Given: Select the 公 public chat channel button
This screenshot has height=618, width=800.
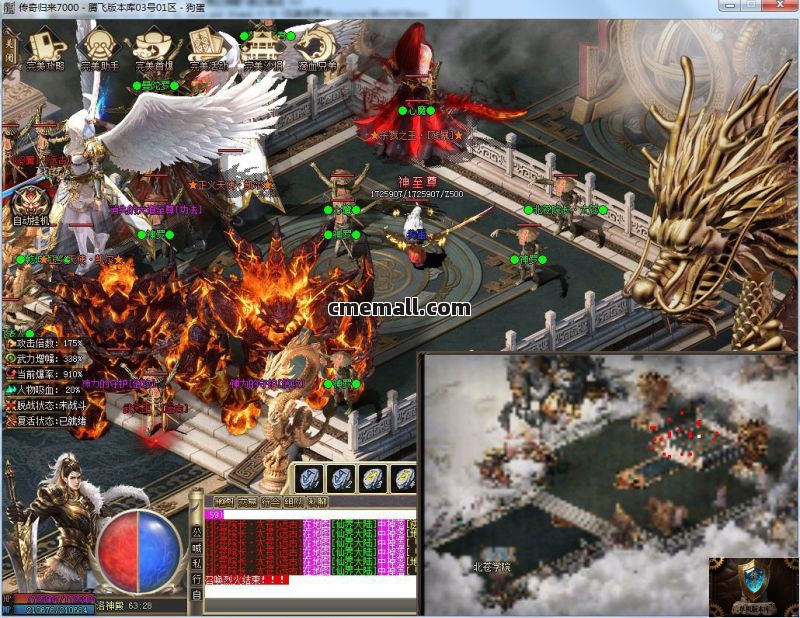Looking at the screenshot, I should pos(196,533).
